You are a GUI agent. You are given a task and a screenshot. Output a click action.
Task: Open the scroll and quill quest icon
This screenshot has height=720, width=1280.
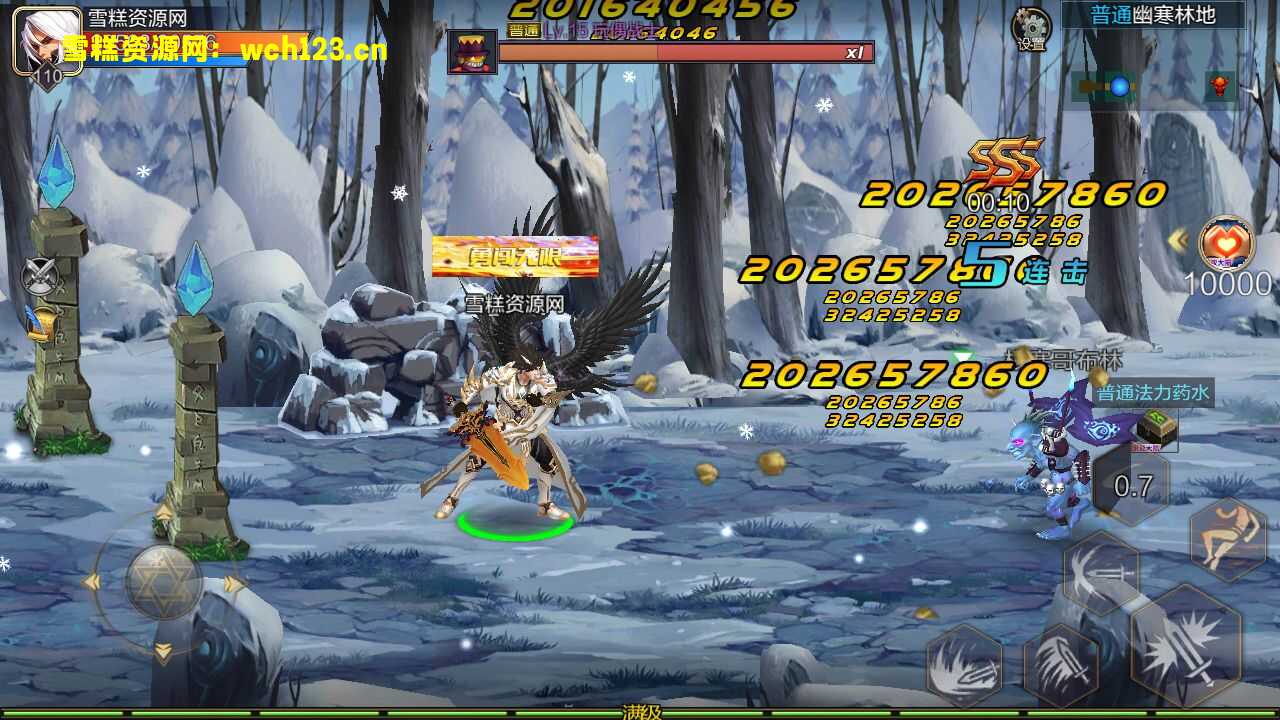(x=39, y=323)
